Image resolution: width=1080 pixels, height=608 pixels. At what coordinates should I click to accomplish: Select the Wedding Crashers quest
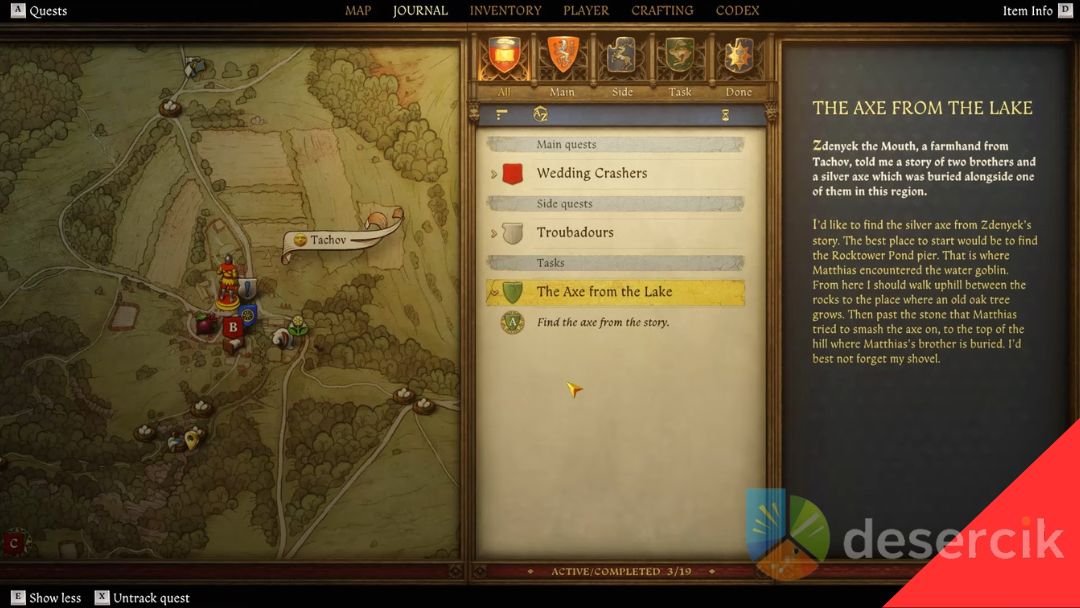click(592, 174)
